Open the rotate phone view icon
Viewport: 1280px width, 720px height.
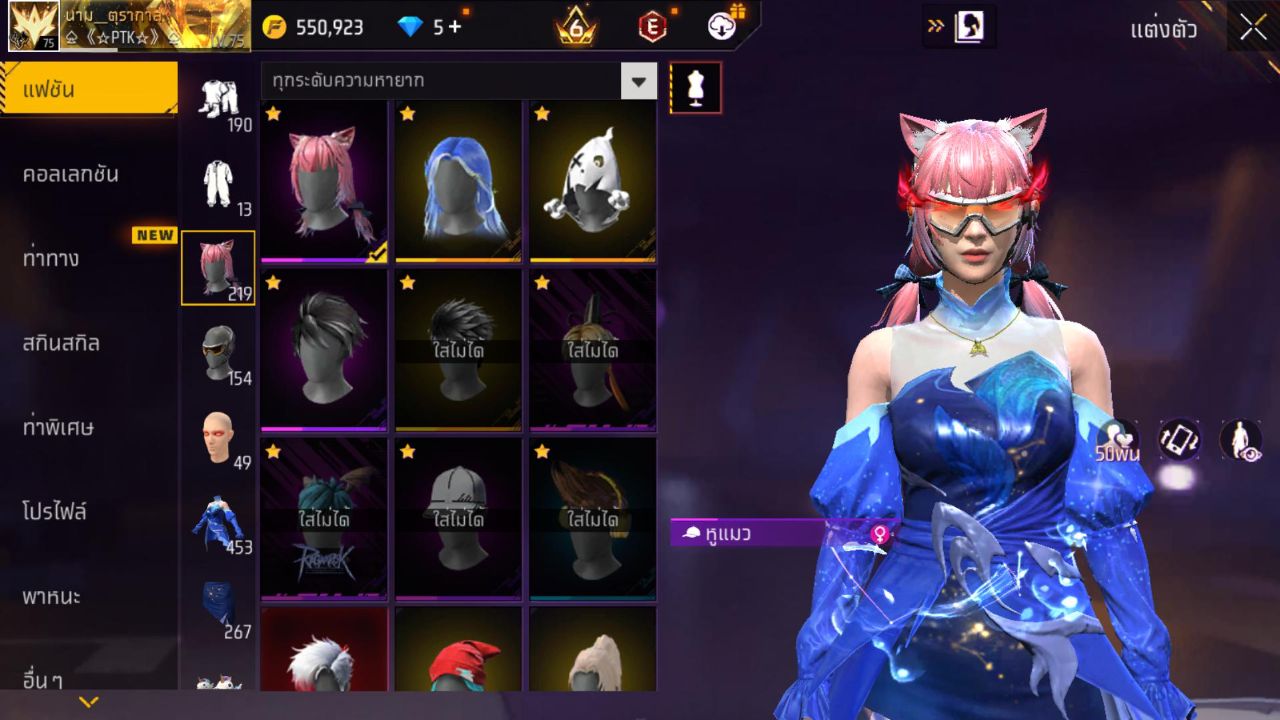(1179, 440)
